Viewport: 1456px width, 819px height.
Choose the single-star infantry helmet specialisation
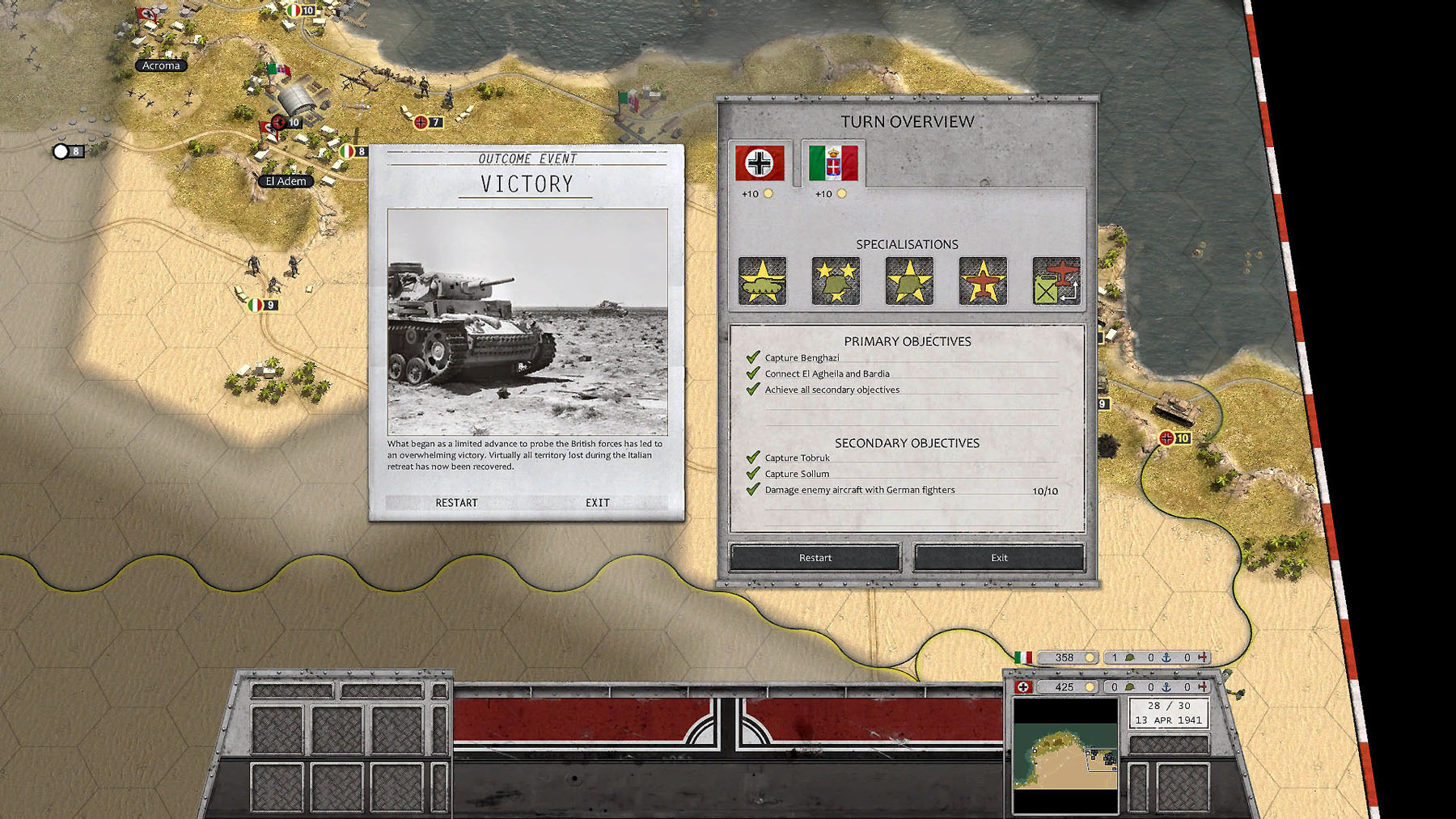(908, 281)
